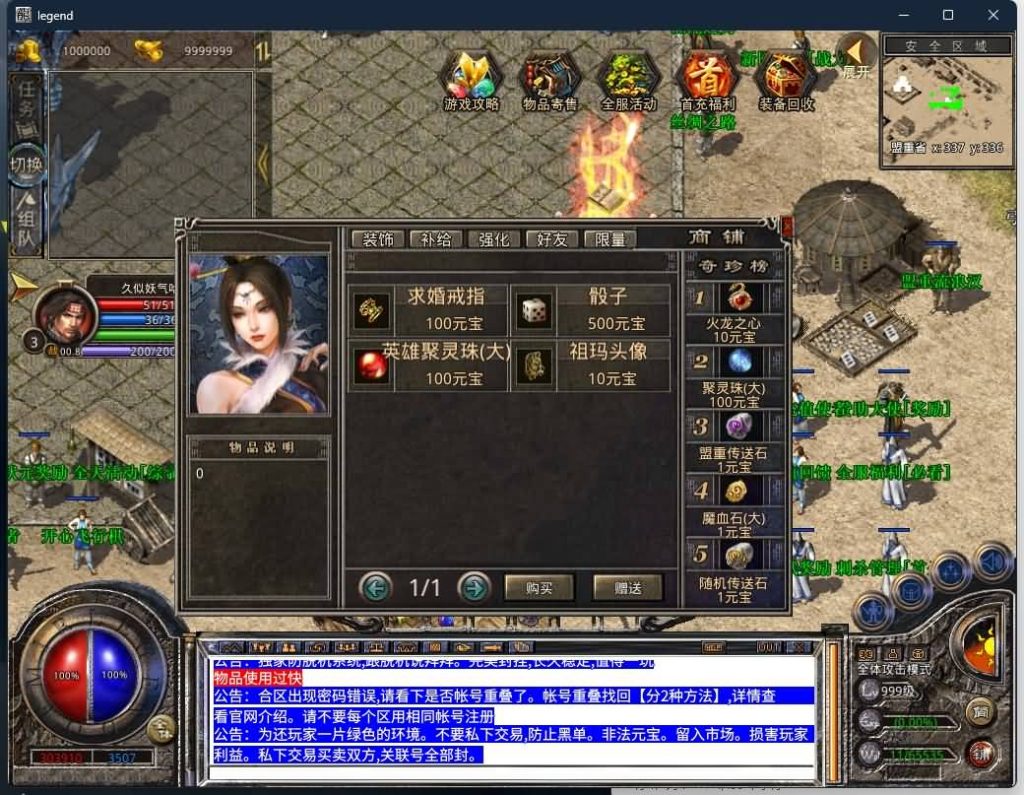The width and height of the screenshot is (1024, 795).
Task: Select the 骰子 dice item
Action: [x=590, y=309]
